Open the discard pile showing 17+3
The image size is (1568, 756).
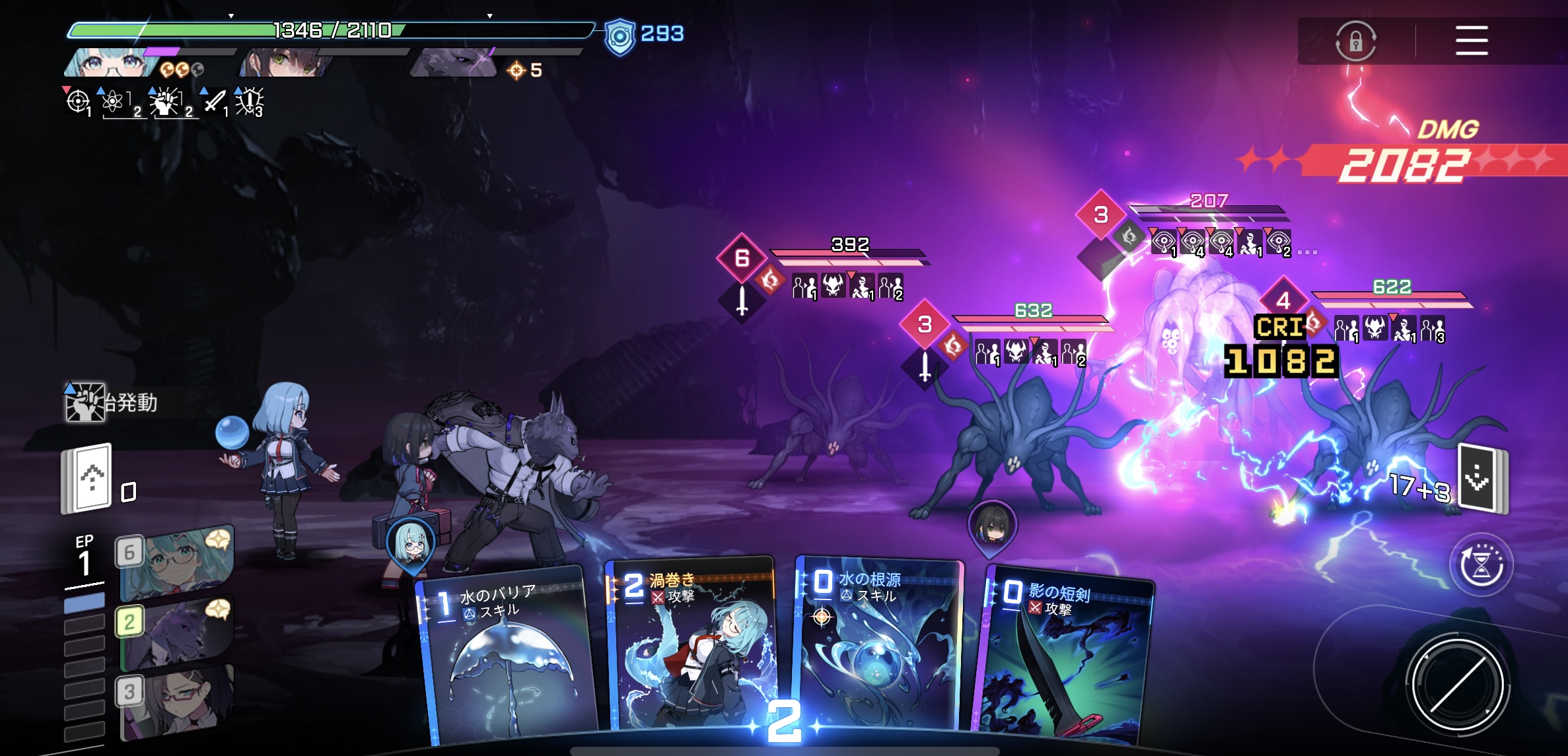click(1481, 480)
